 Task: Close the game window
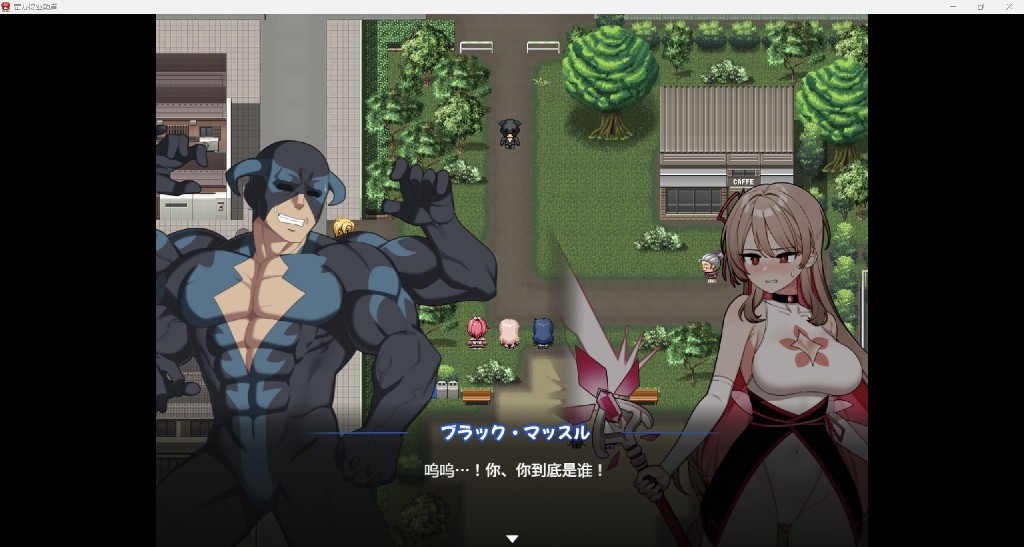point(1009,7)
